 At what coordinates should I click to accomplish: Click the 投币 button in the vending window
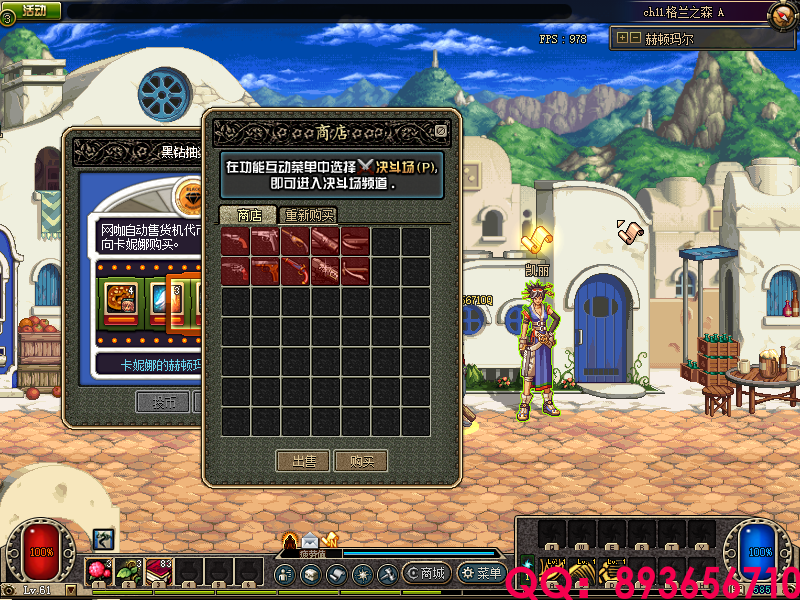[162, 402]
